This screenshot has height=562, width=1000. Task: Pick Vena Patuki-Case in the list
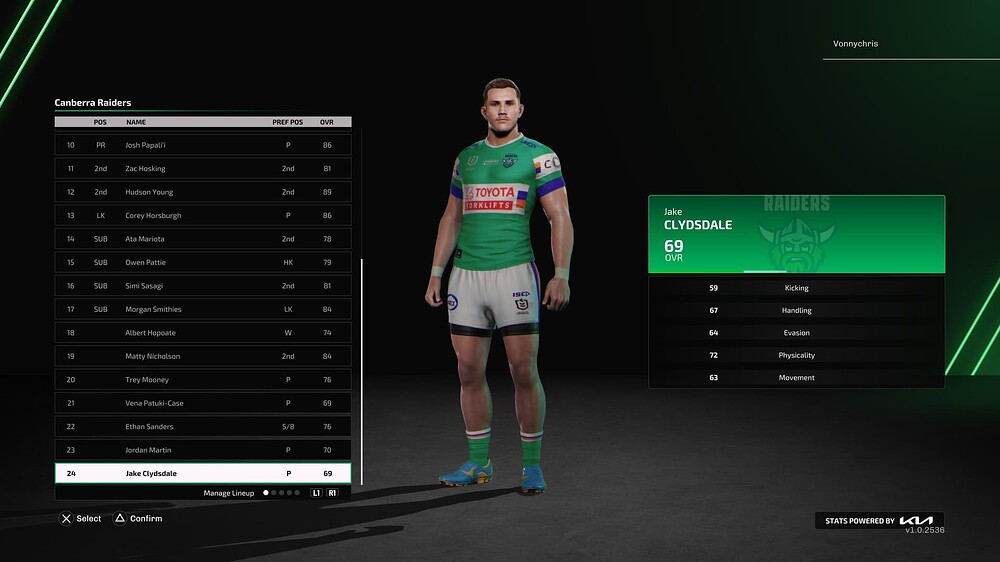tap(202, 403)
